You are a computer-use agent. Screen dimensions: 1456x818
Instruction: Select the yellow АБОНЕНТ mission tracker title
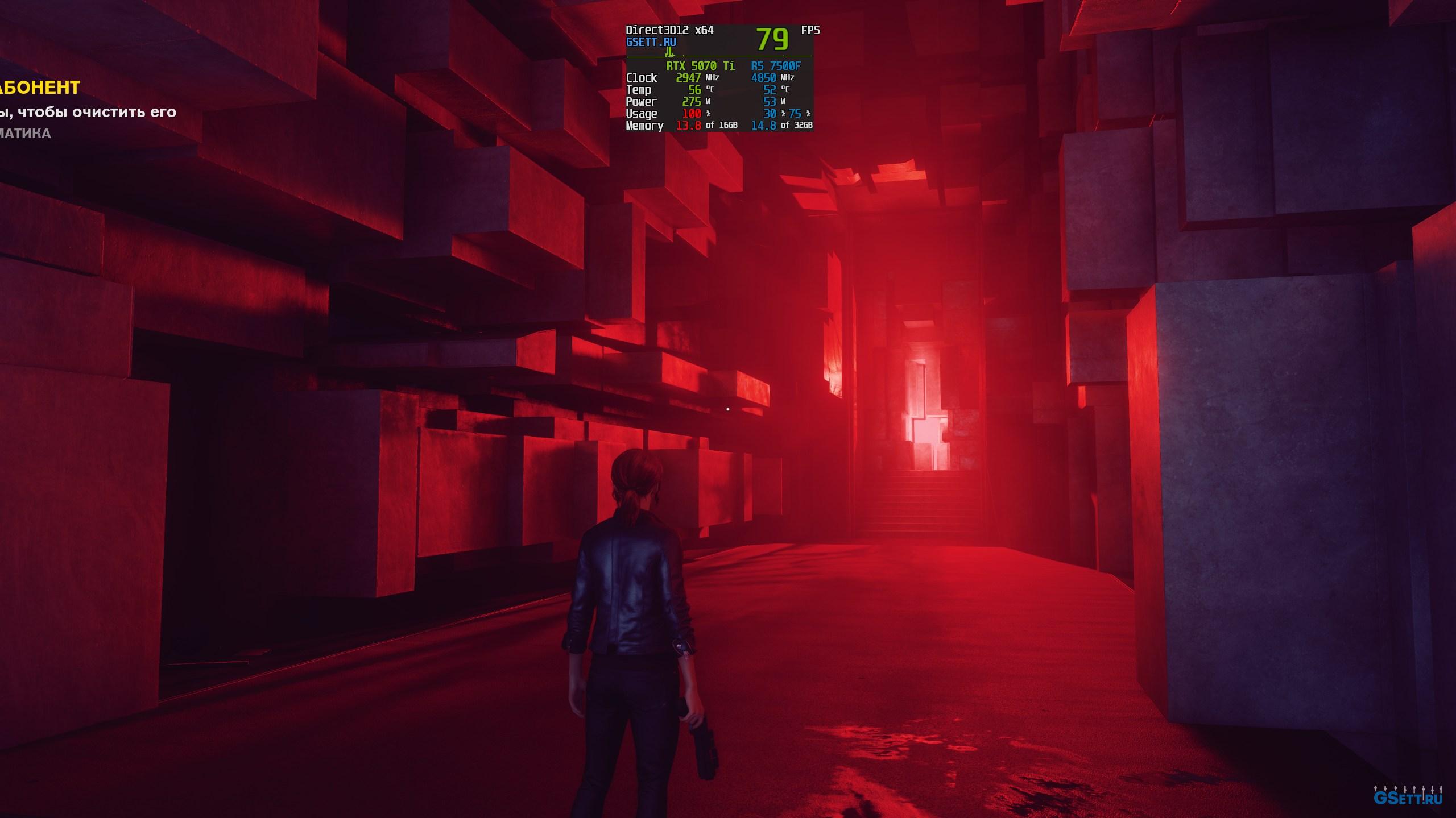coord(40,88)
